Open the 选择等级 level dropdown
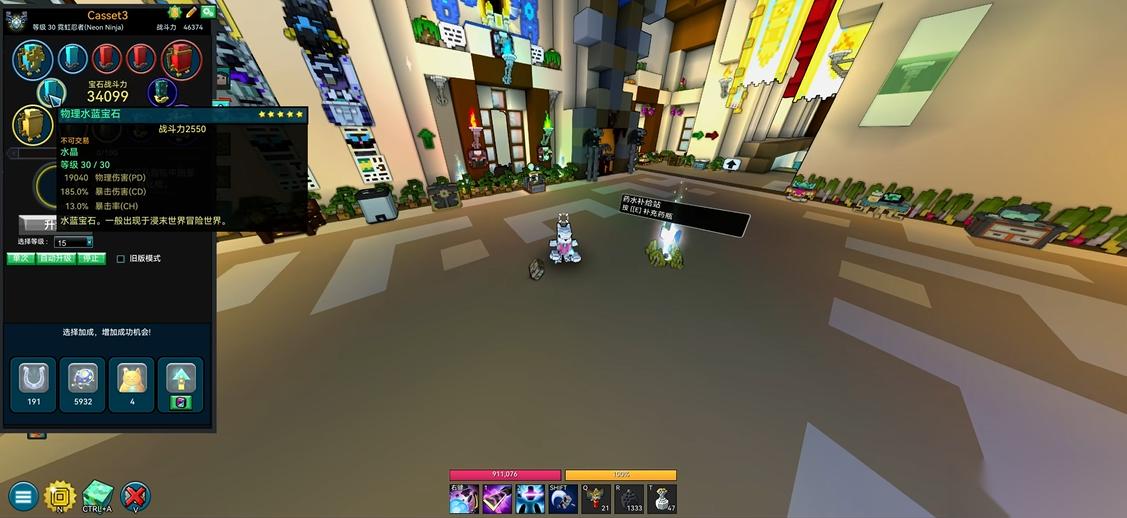The image size is (1127, 518). click(74, 242)
